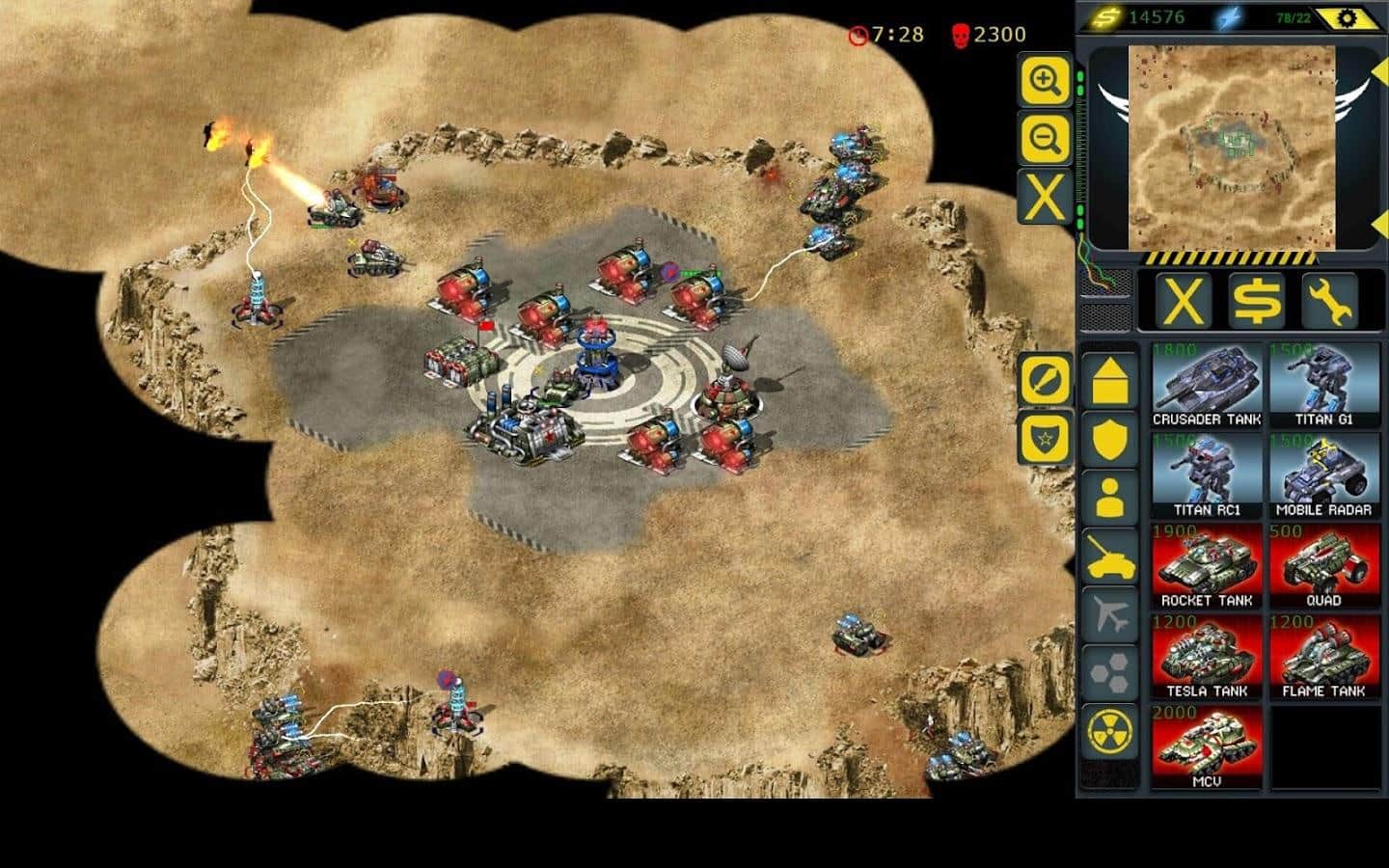Click the X button beside the dollar sign

(1184, 301)
